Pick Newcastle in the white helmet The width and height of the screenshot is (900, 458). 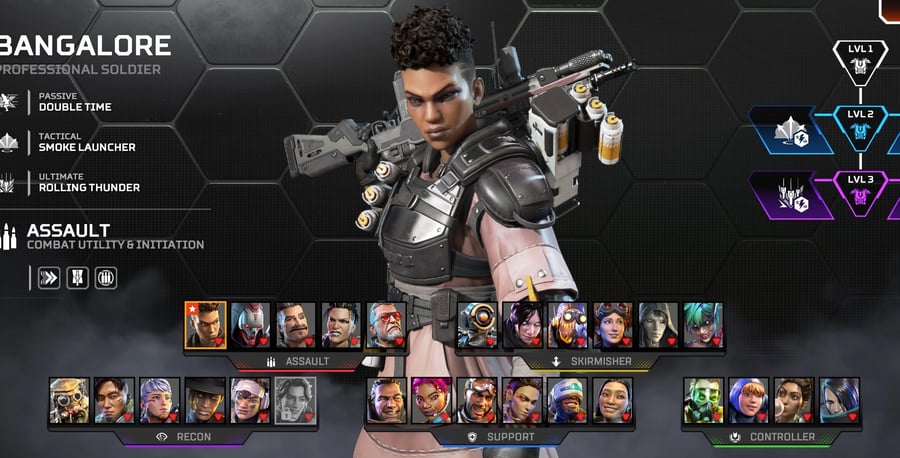coord(568,400)
